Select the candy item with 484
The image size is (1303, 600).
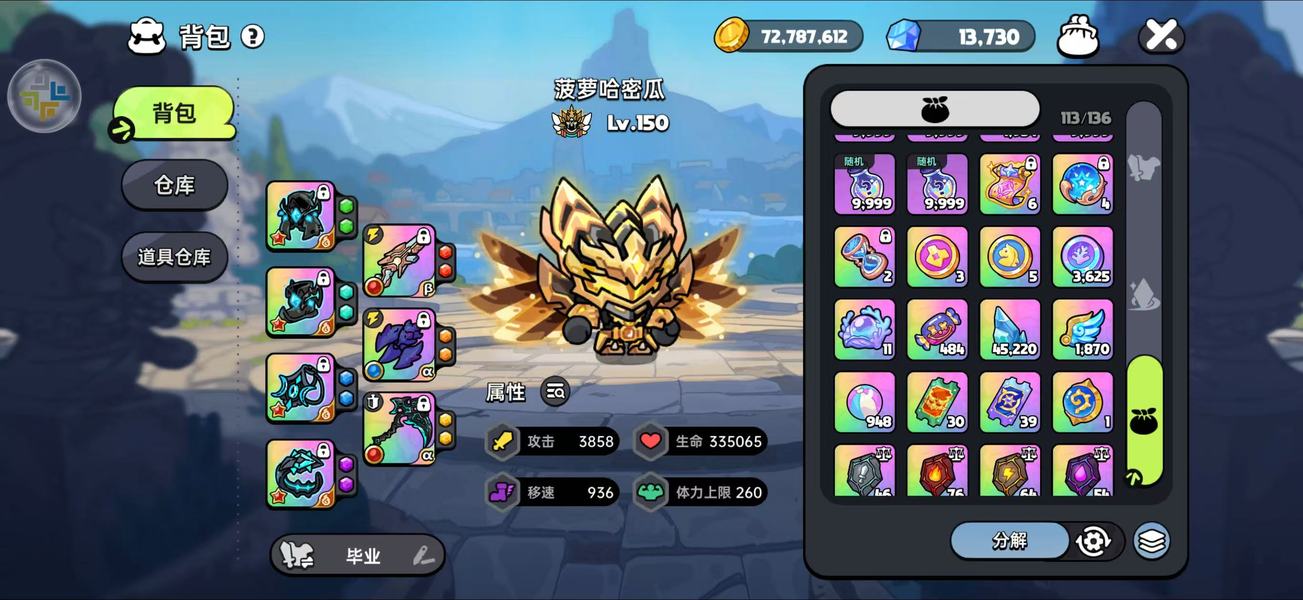(937, 329)
